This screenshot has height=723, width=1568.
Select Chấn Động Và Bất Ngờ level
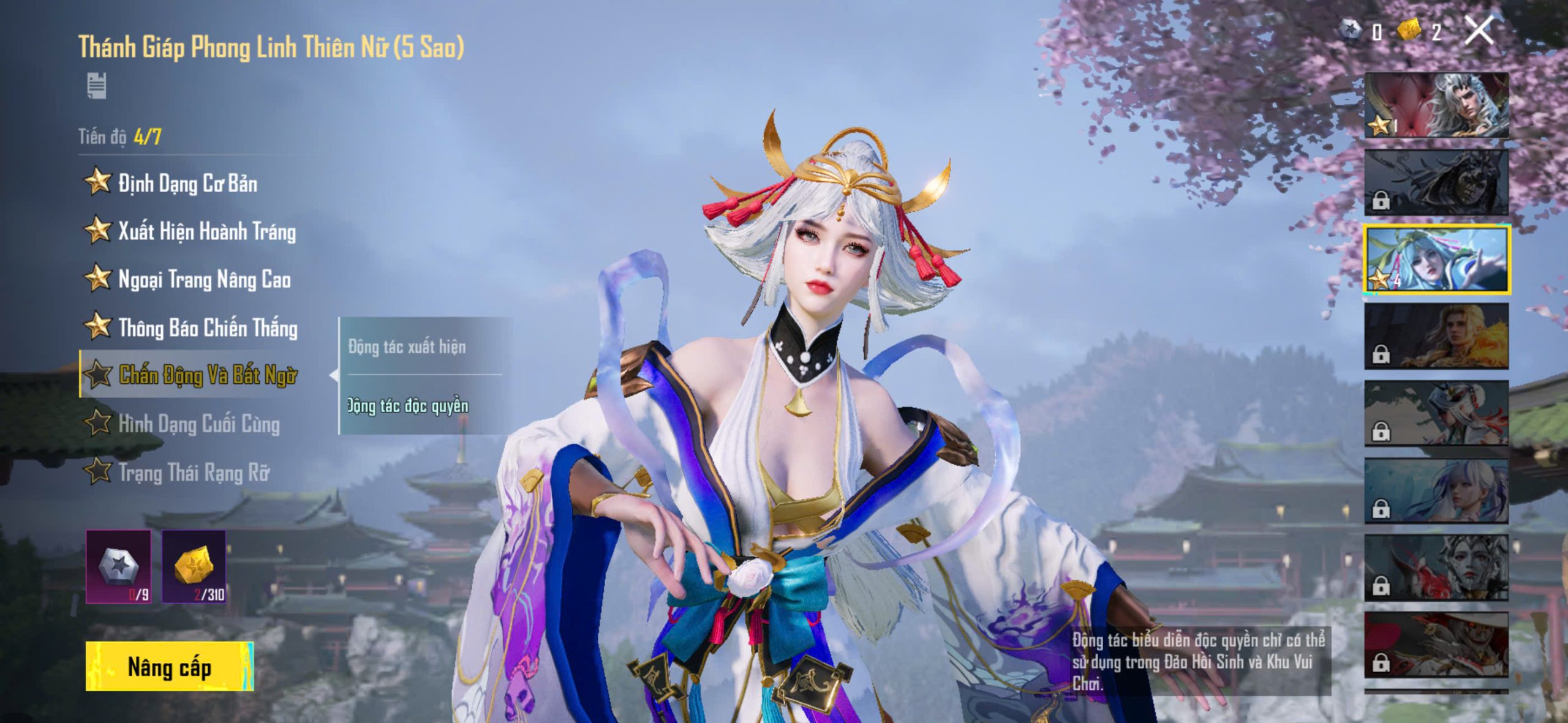coord(208,375)
